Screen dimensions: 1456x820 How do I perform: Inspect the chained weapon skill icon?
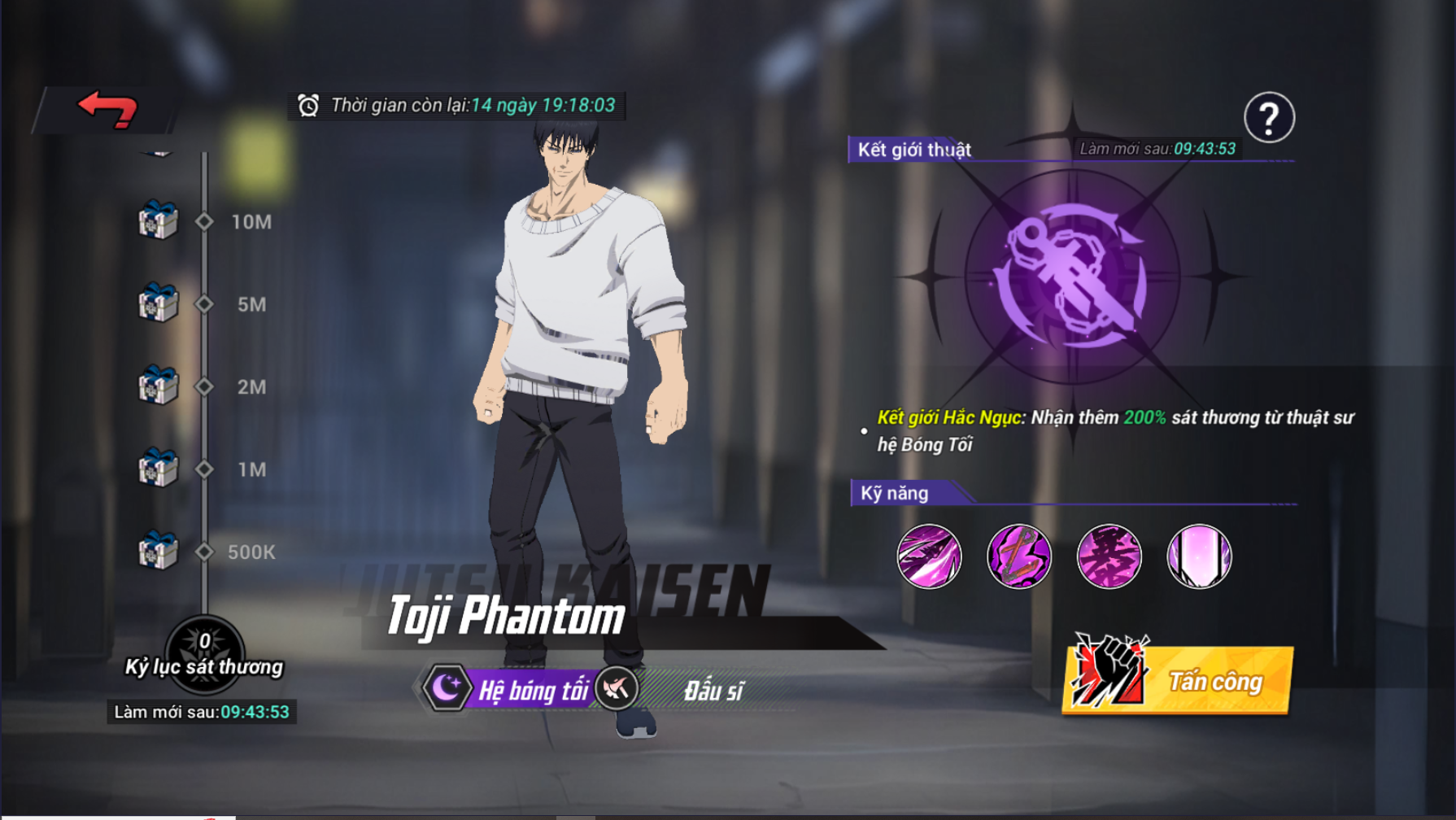tap(1019, 556)
